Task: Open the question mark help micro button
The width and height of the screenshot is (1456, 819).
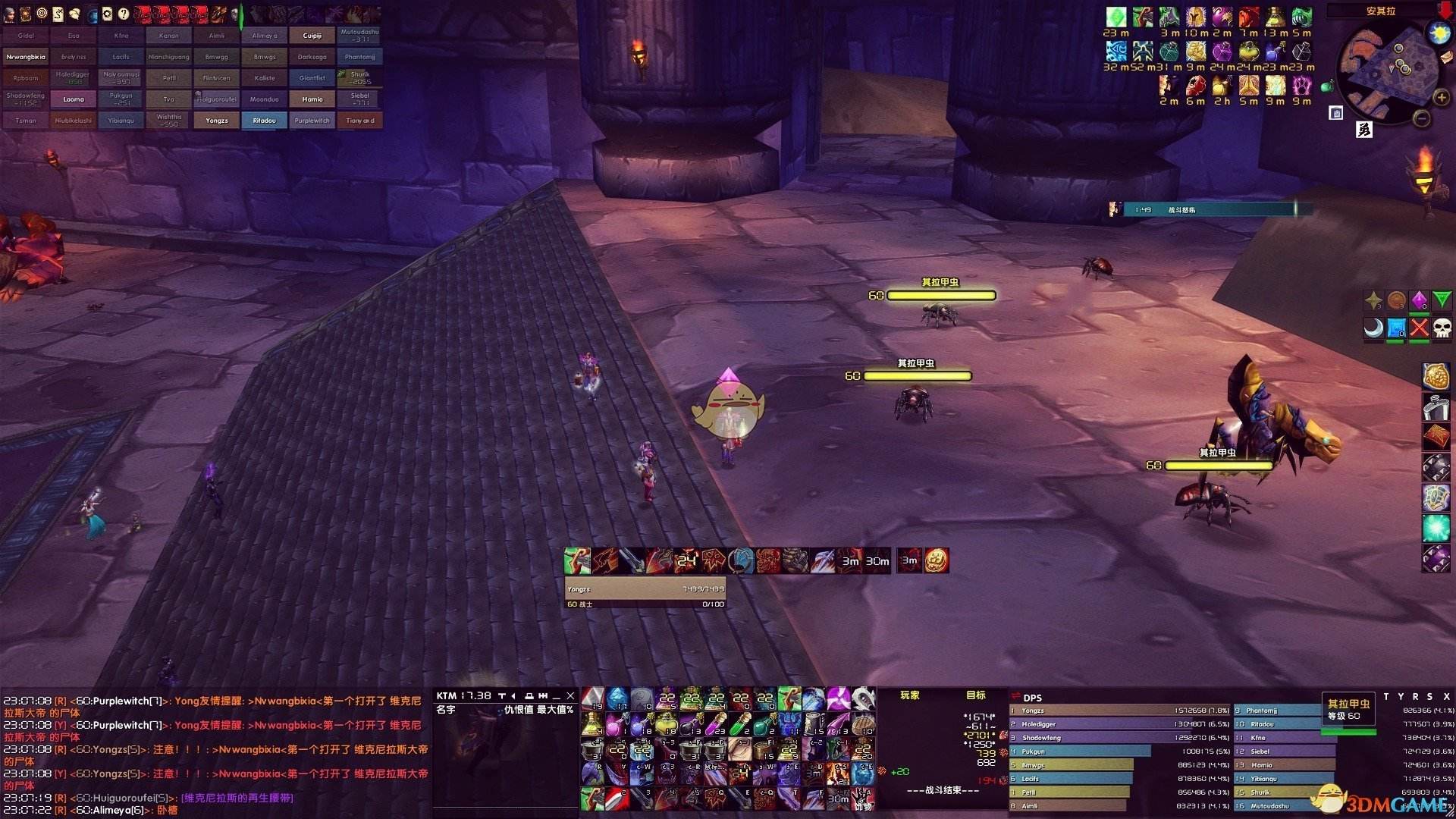Action: (x=124, y=14)
